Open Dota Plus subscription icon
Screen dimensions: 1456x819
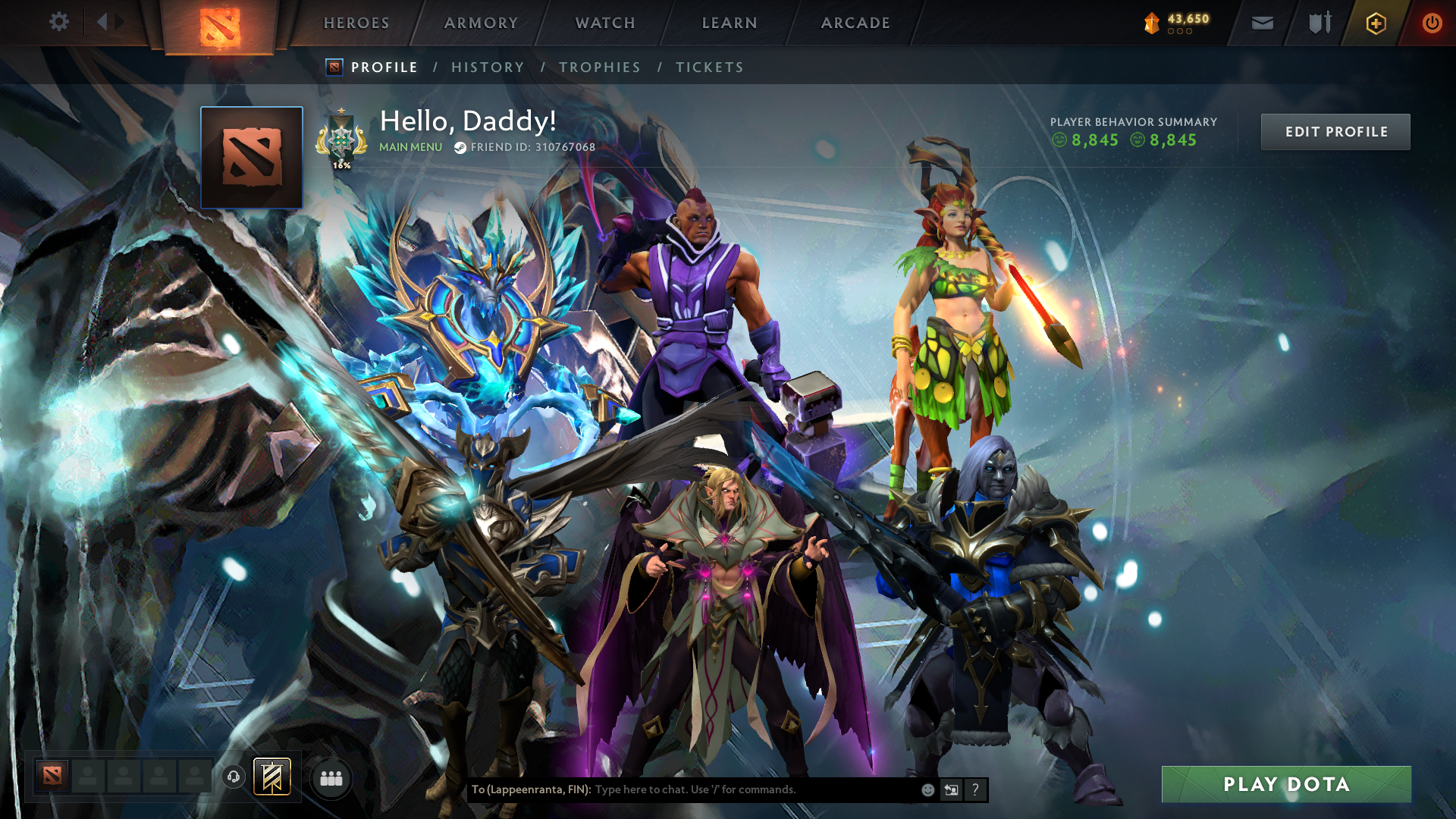[x=1375, y=24]
